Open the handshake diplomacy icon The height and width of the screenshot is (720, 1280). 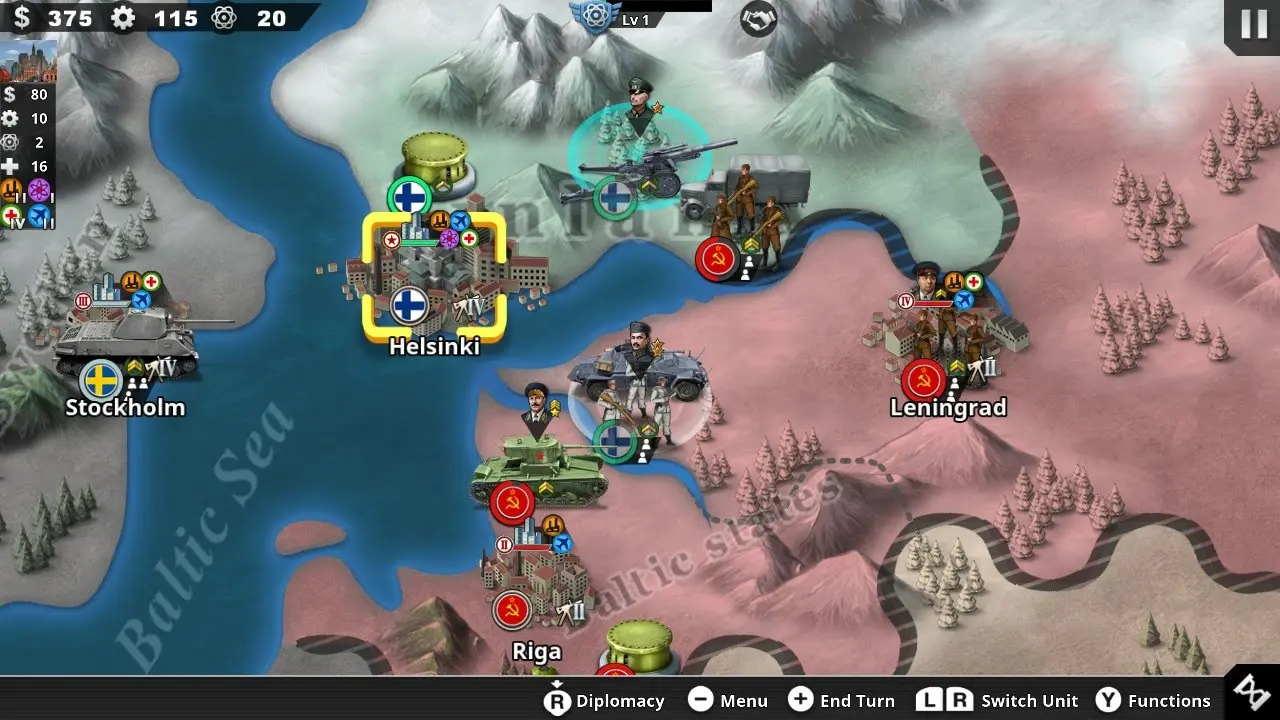(x=759, y=19)
